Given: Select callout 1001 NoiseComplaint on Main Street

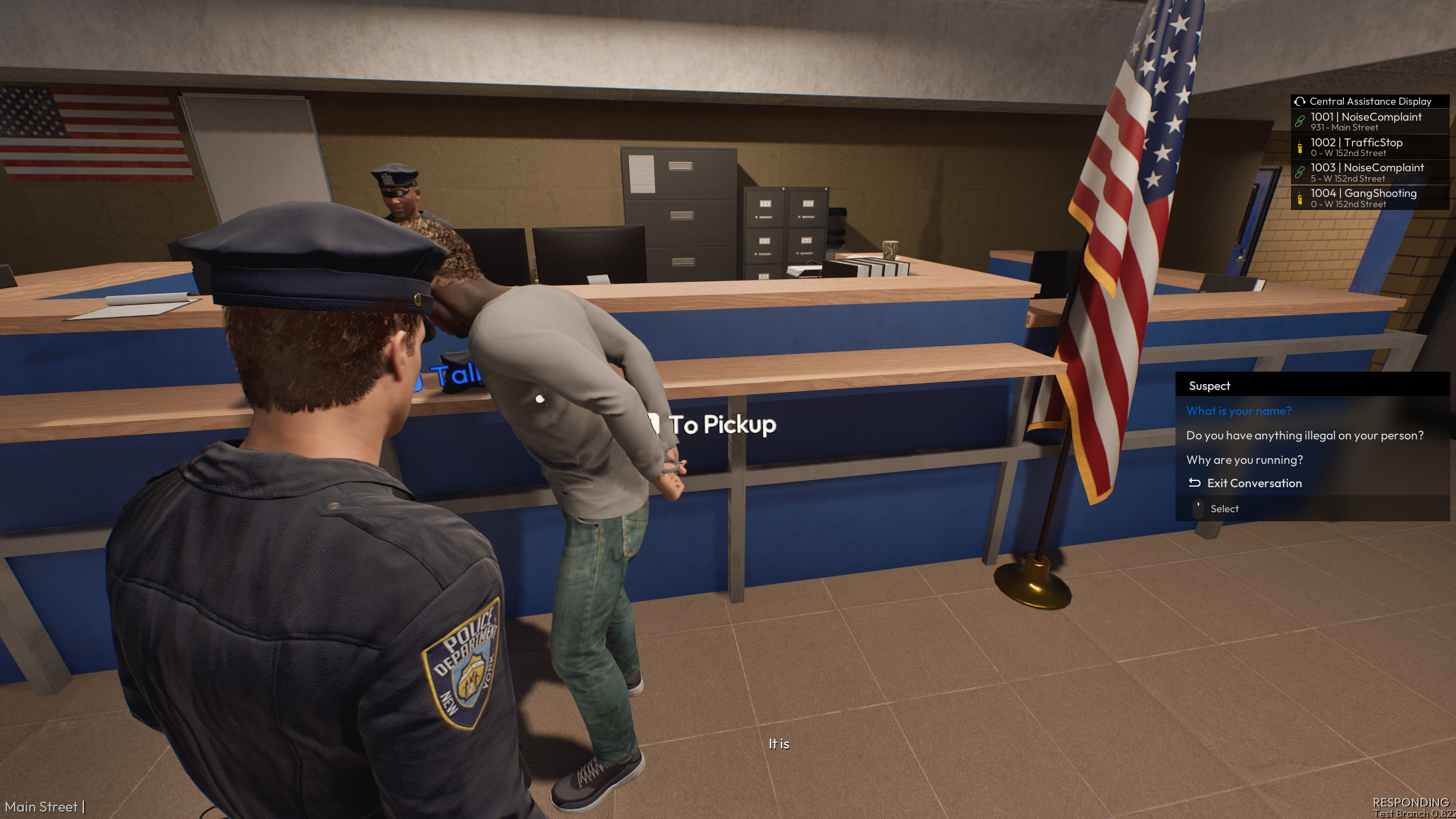Looking at the screenshot, I should pyautogui.click(x=1366, y=121).
